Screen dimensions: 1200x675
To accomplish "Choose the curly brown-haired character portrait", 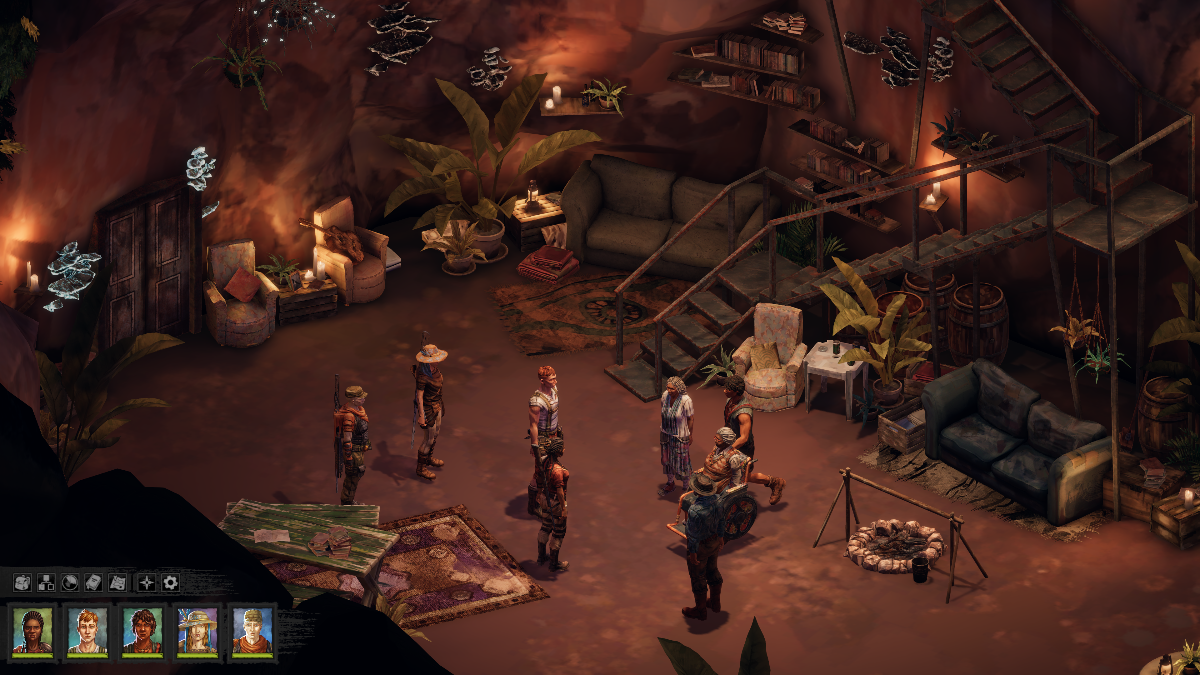I will coord(142,630).
